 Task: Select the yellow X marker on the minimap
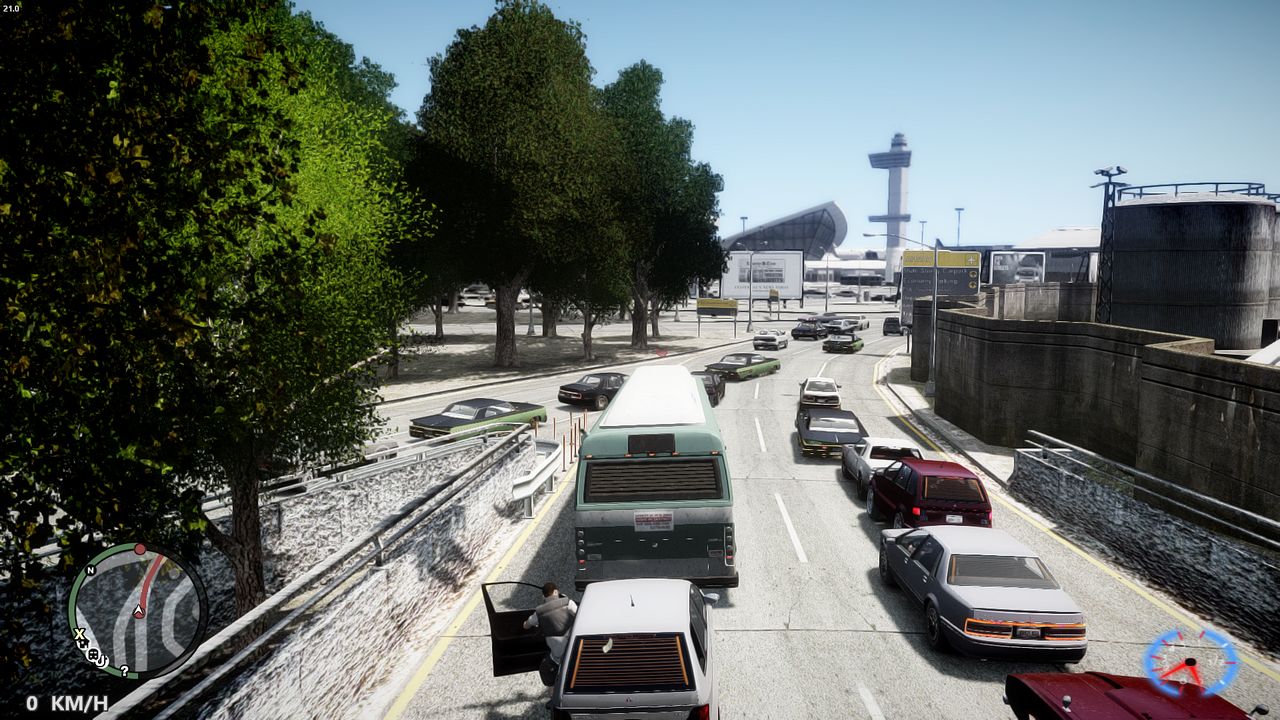click(79, 633)
